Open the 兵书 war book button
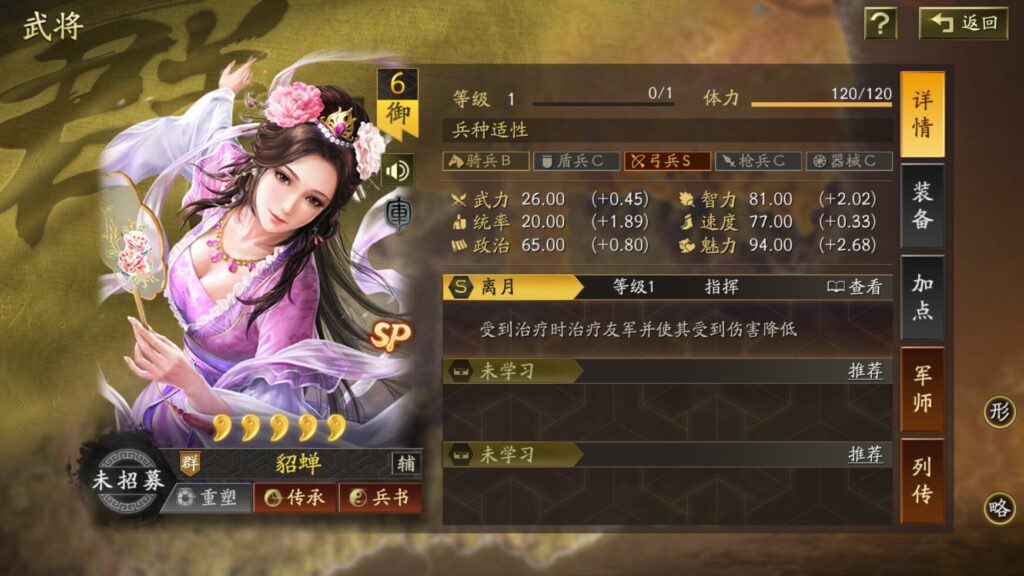 (380, 497)
